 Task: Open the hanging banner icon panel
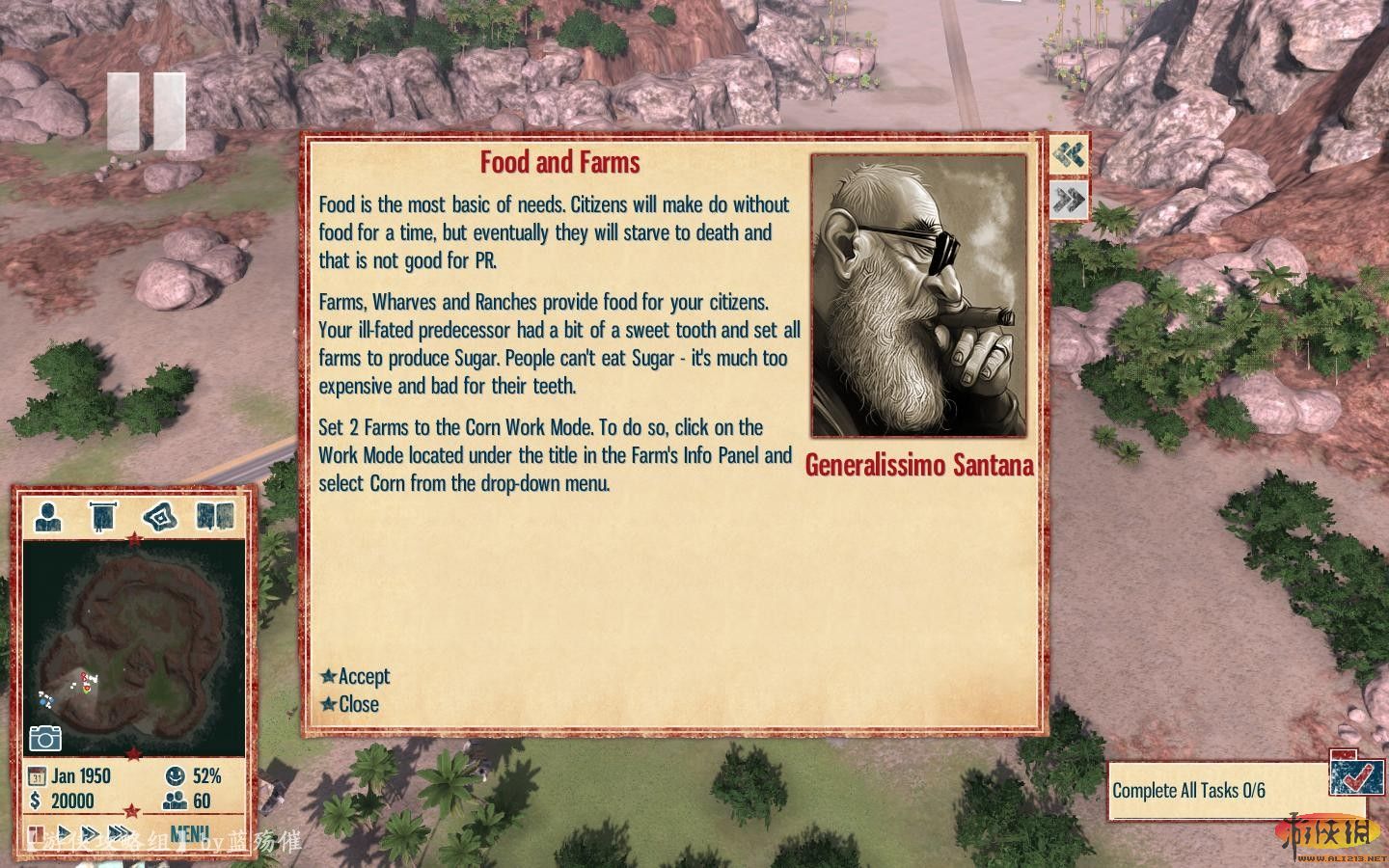(x=102, y=517)
